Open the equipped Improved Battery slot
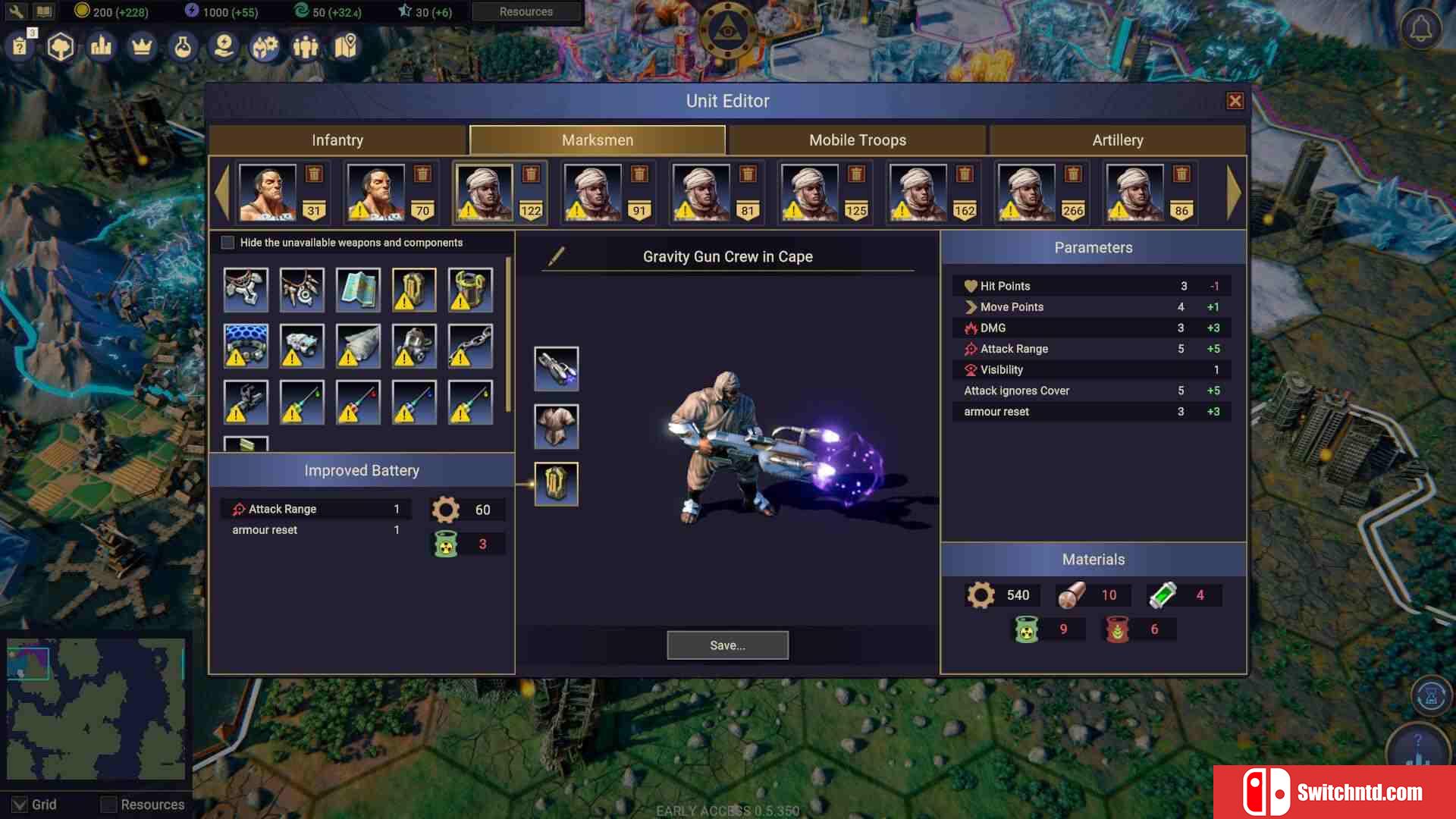 [556, 484]
